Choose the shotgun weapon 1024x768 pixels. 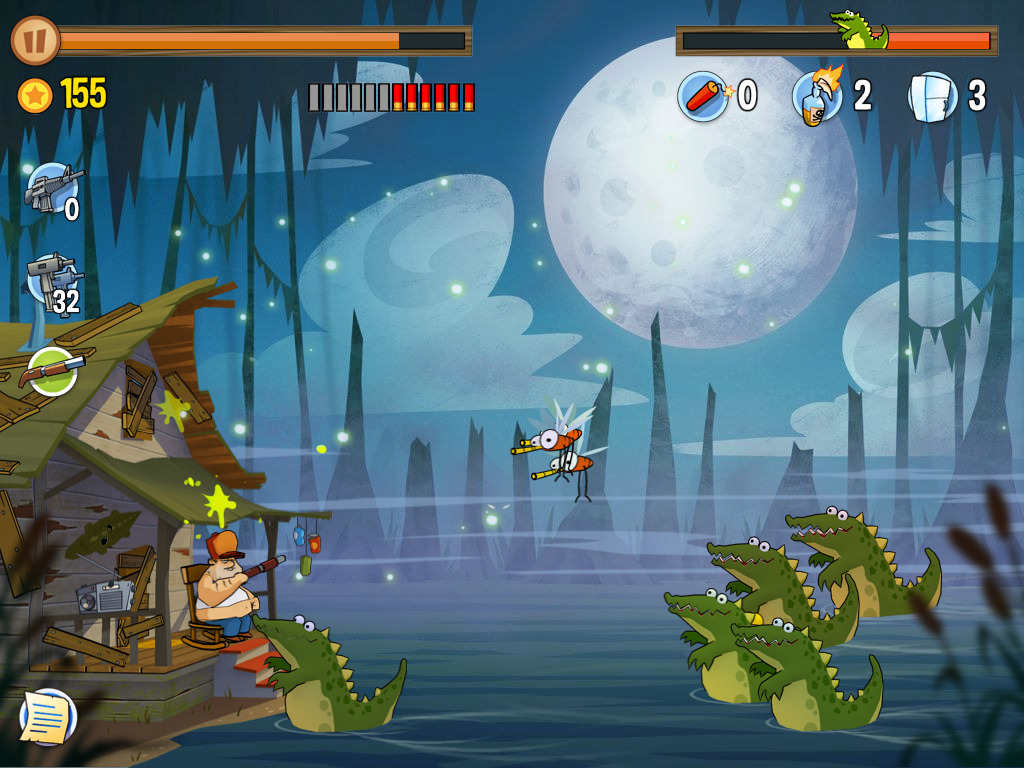click(x=52, y=371)
